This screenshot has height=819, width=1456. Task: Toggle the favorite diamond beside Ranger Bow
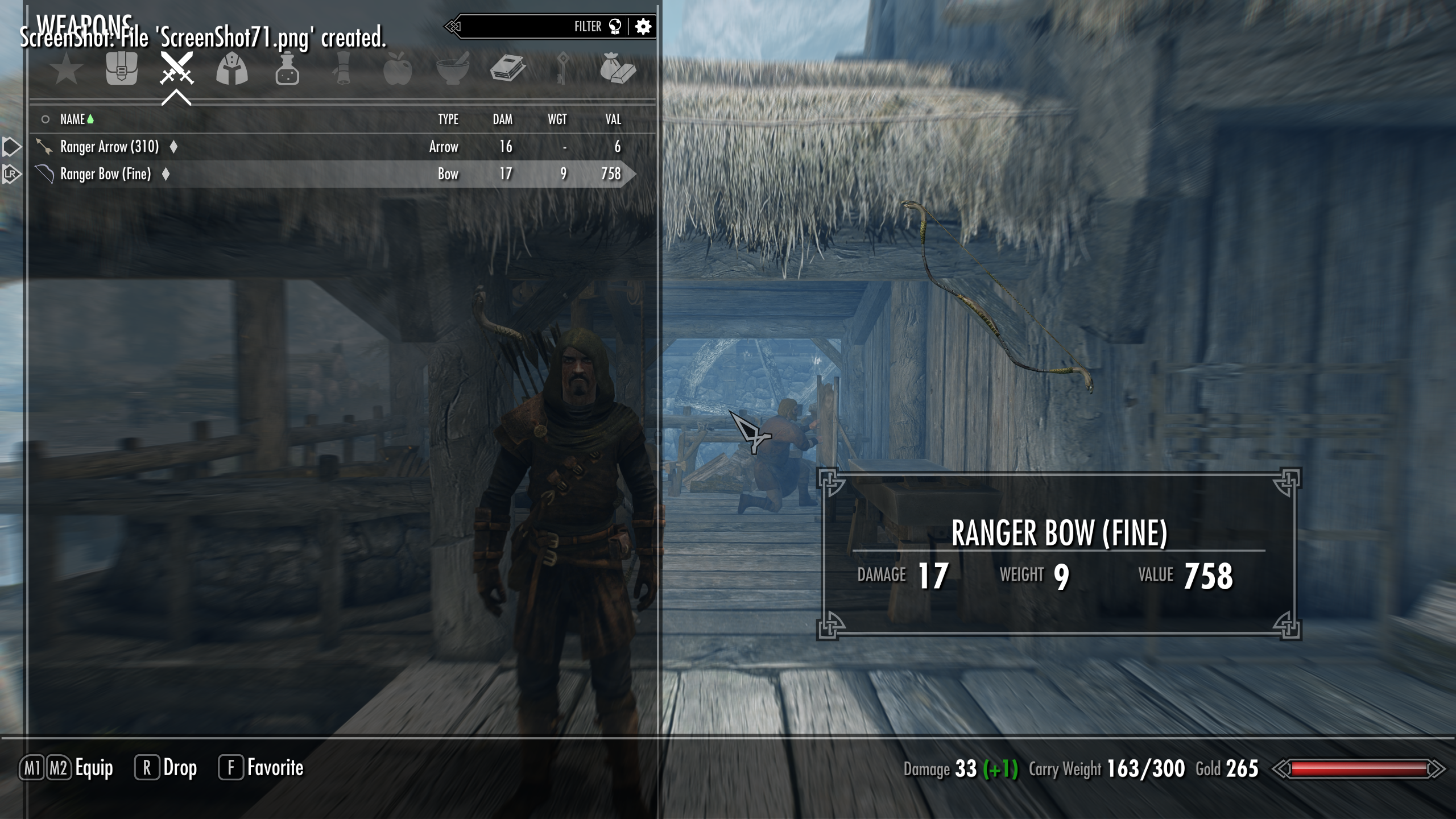[165, 174]
